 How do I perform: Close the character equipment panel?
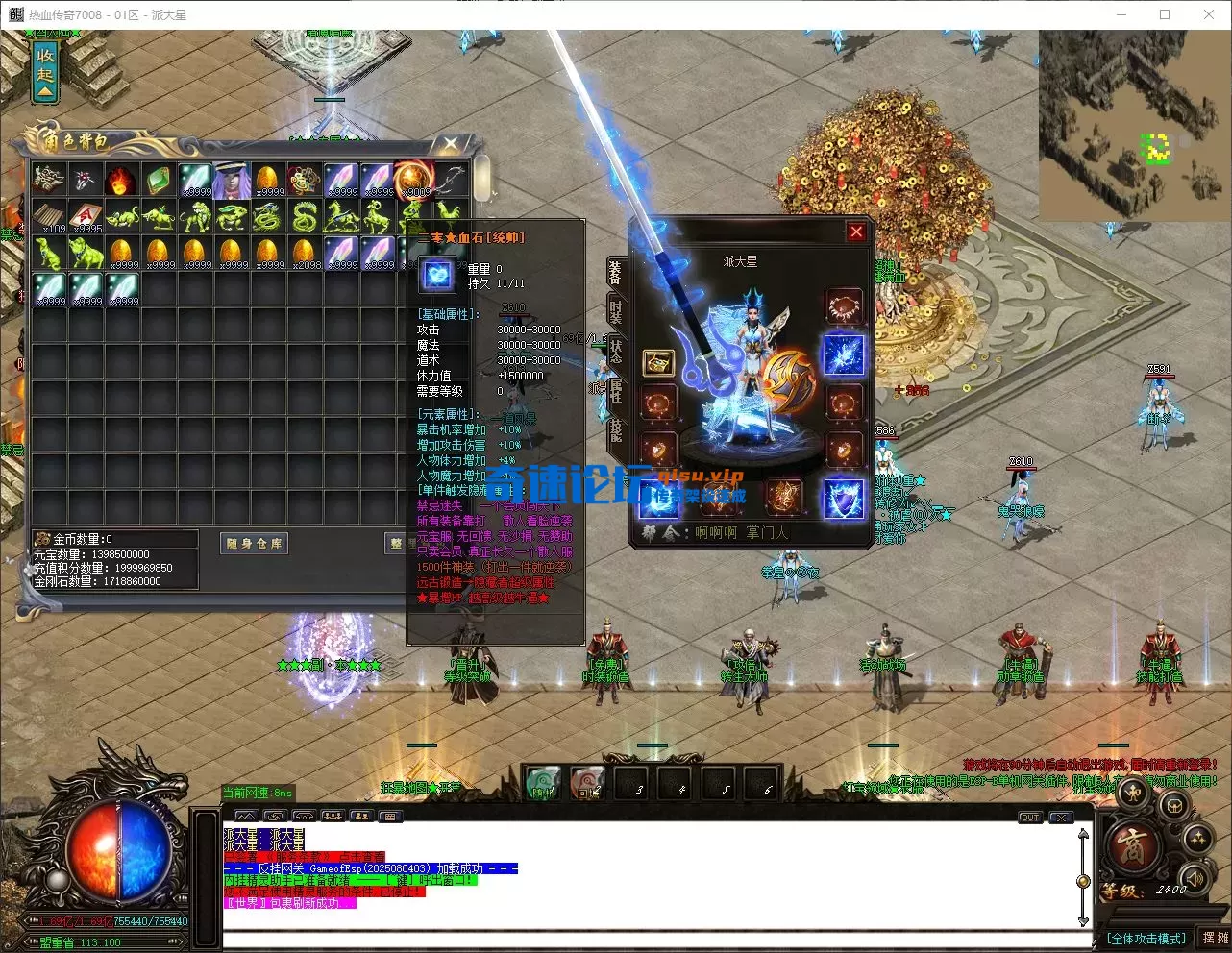click(x=855, y=232)
